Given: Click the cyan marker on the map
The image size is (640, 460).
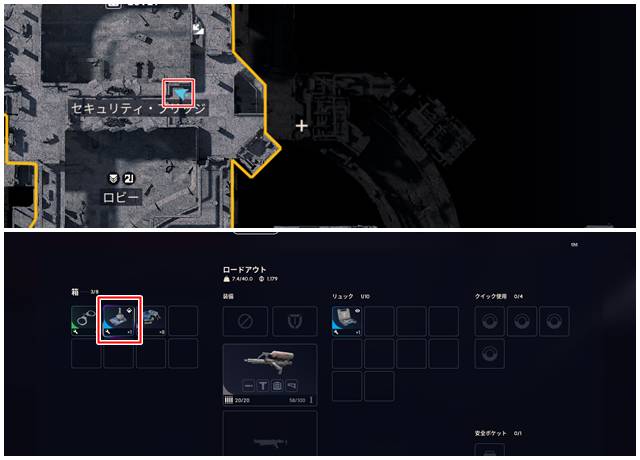Looking at the screenshot, I should point(181,93).
